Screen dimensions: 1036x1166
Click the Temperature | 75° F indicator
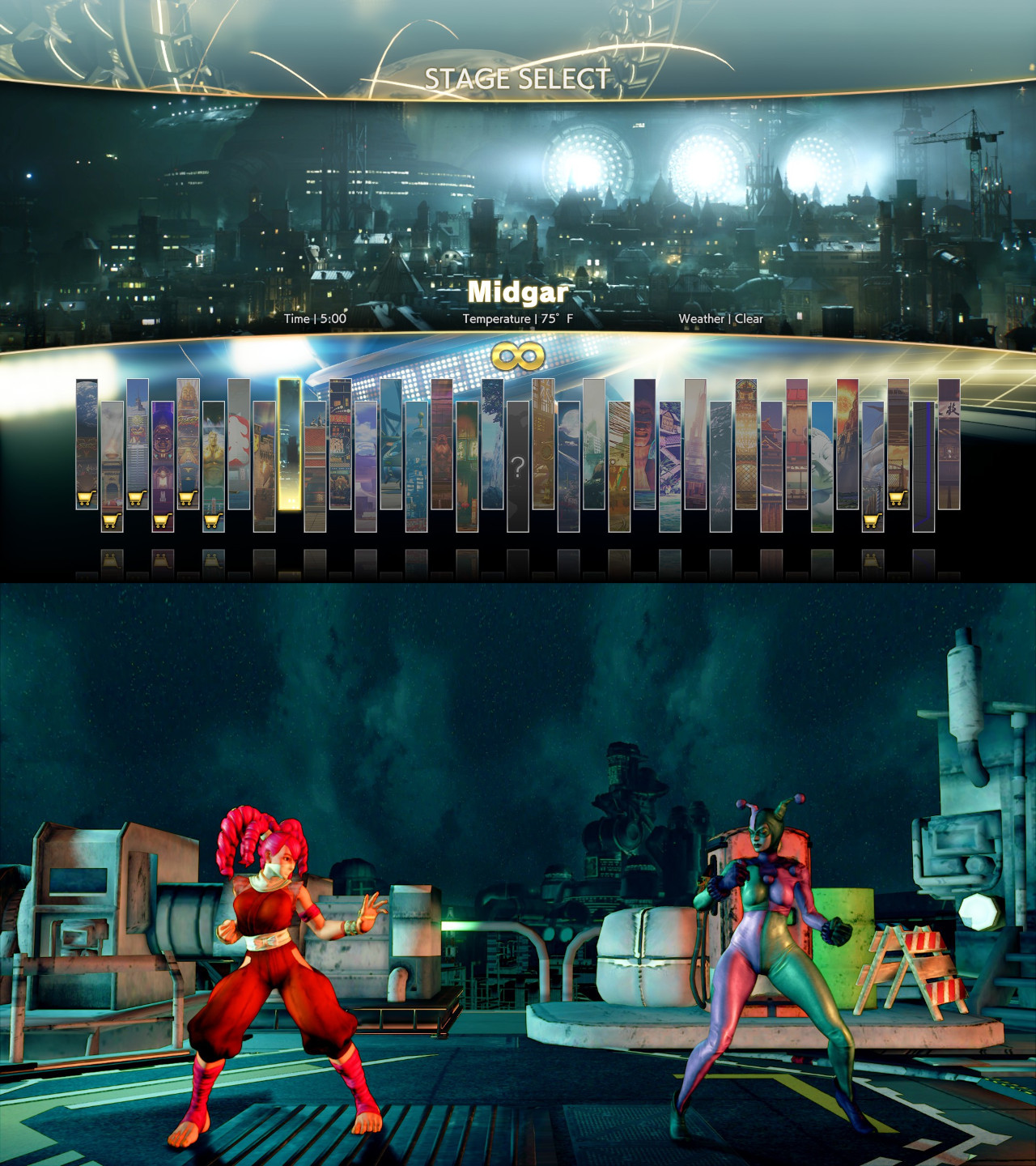[516, 318]
